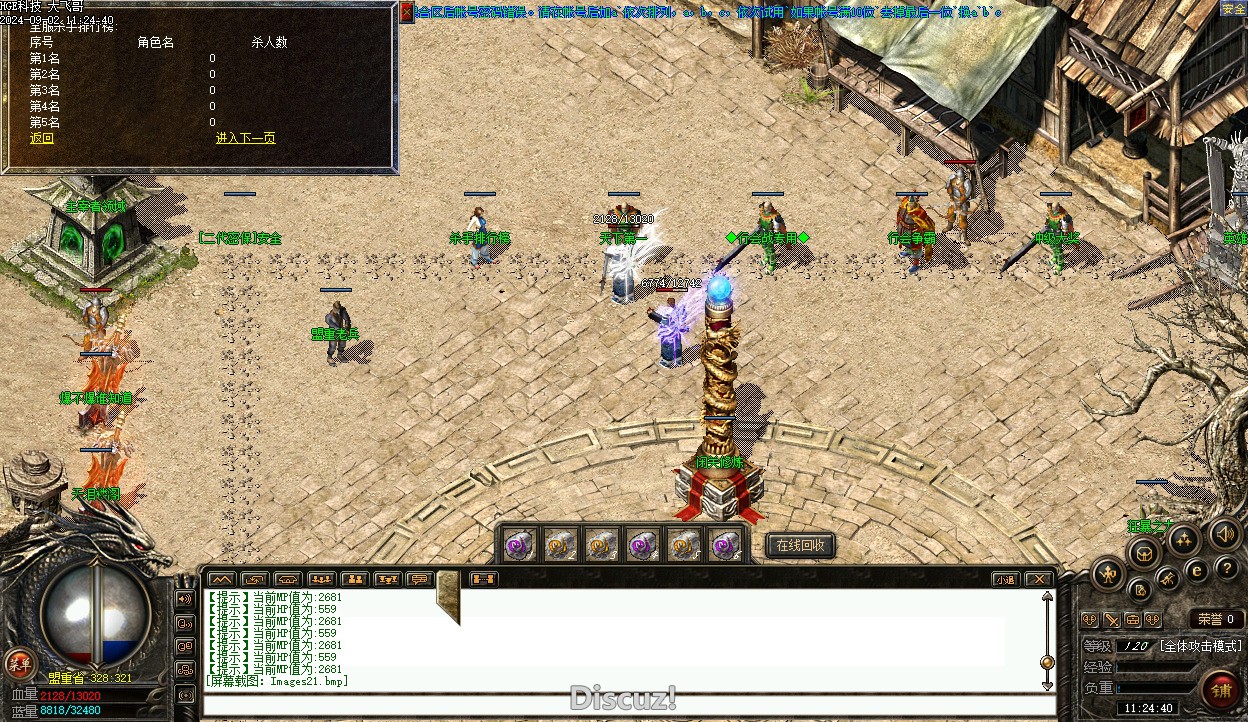This screenshot has height=722, width=1248.
Task: Click the 返回 link in the ranking panel
Action: pos(42,139)
